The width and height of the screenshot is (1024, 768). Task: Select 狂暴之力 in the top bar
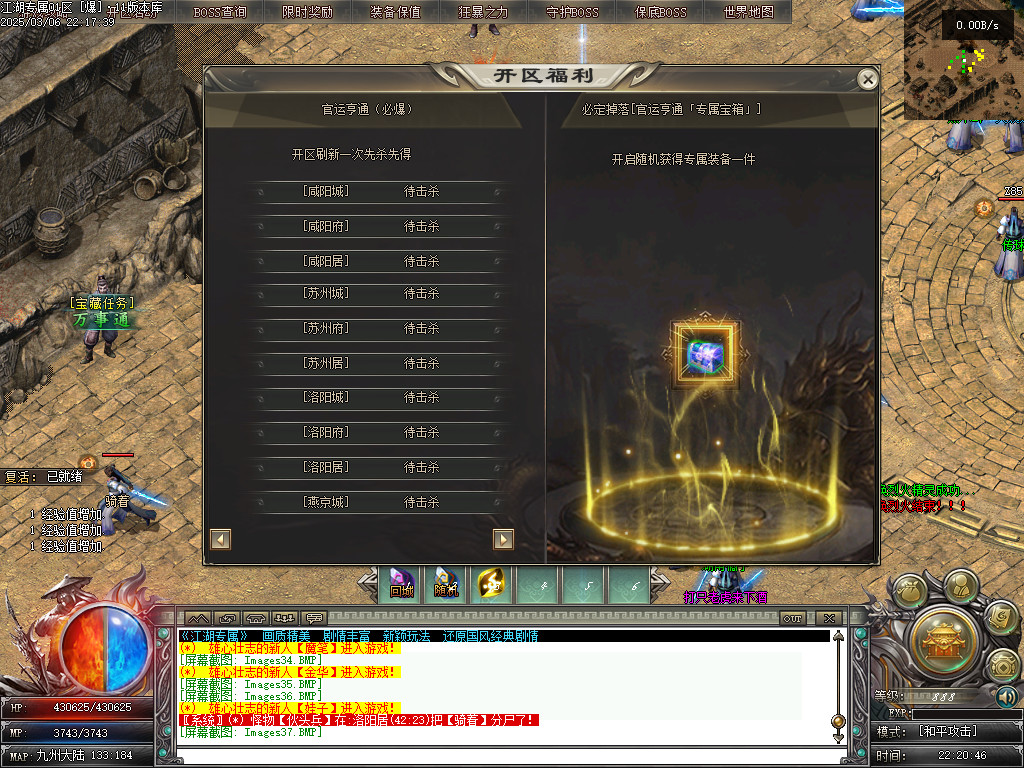pyautogui.click(x=483, y=12)
